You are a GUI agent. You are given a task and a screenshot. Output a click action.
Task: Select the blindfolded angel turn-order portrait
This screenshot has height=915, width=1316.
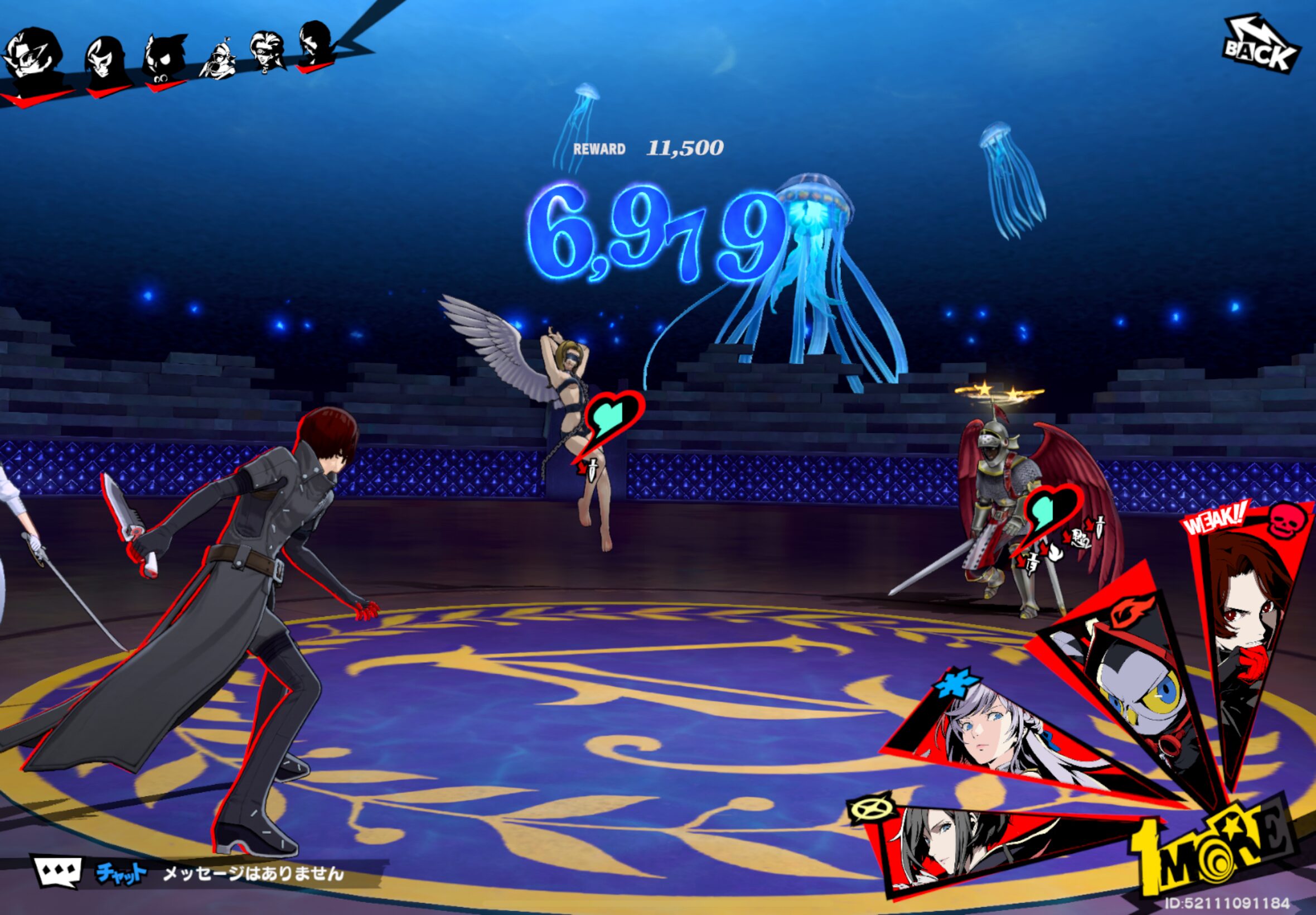point(268,52)
